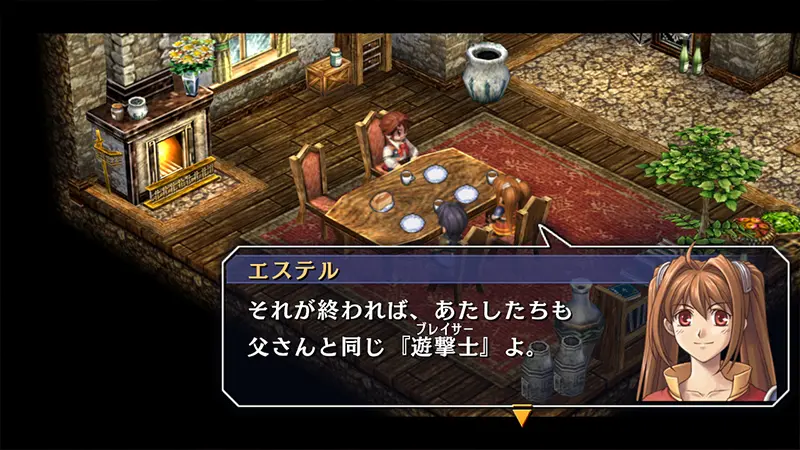Click the orange dialogue advance arrow

pyautogui.click(x=521, y=415)
